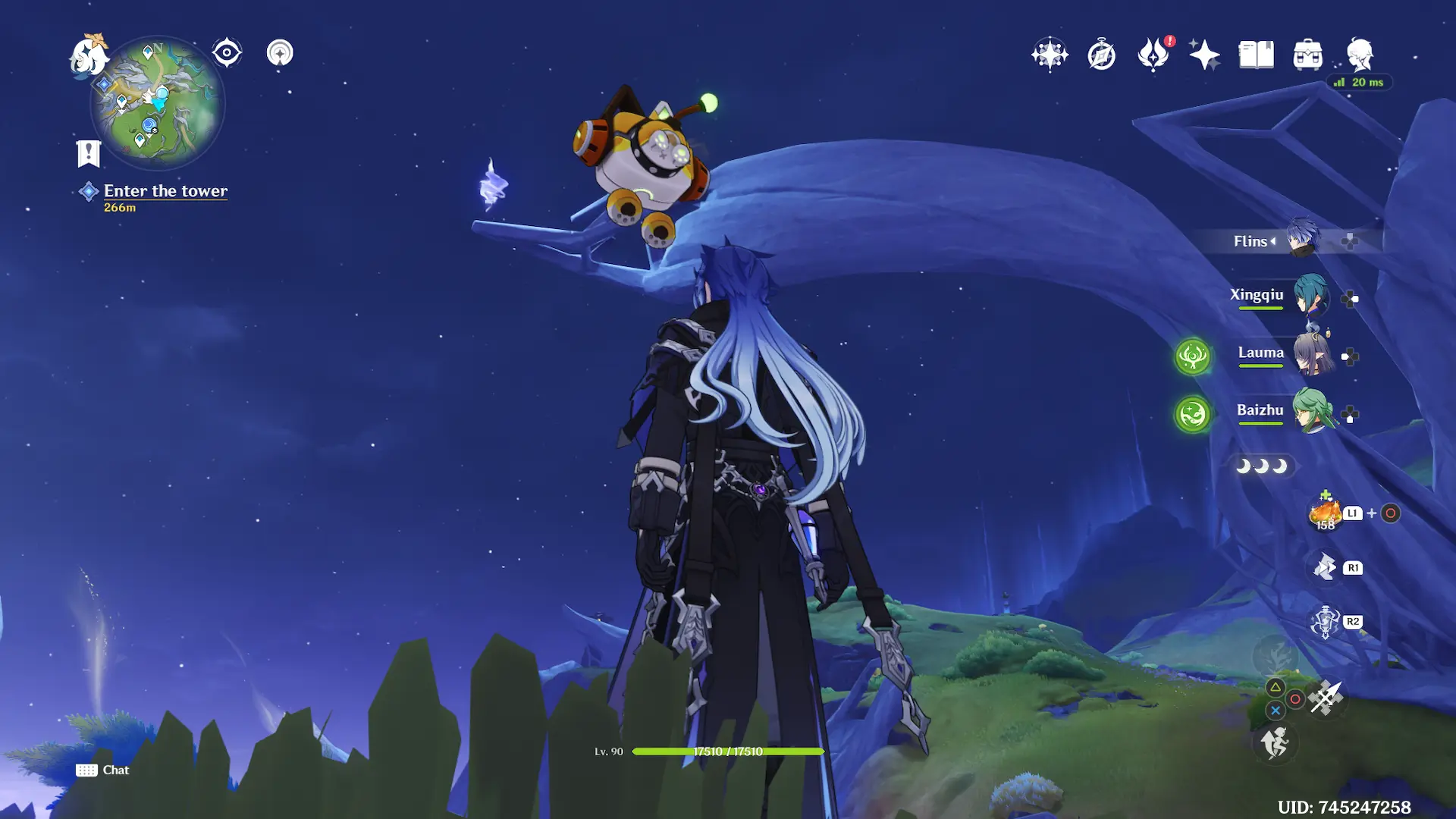The height and width of the screenshot is (819, 1456).
Task: Open the events icon with red alert
Action: pos(1153,55)
